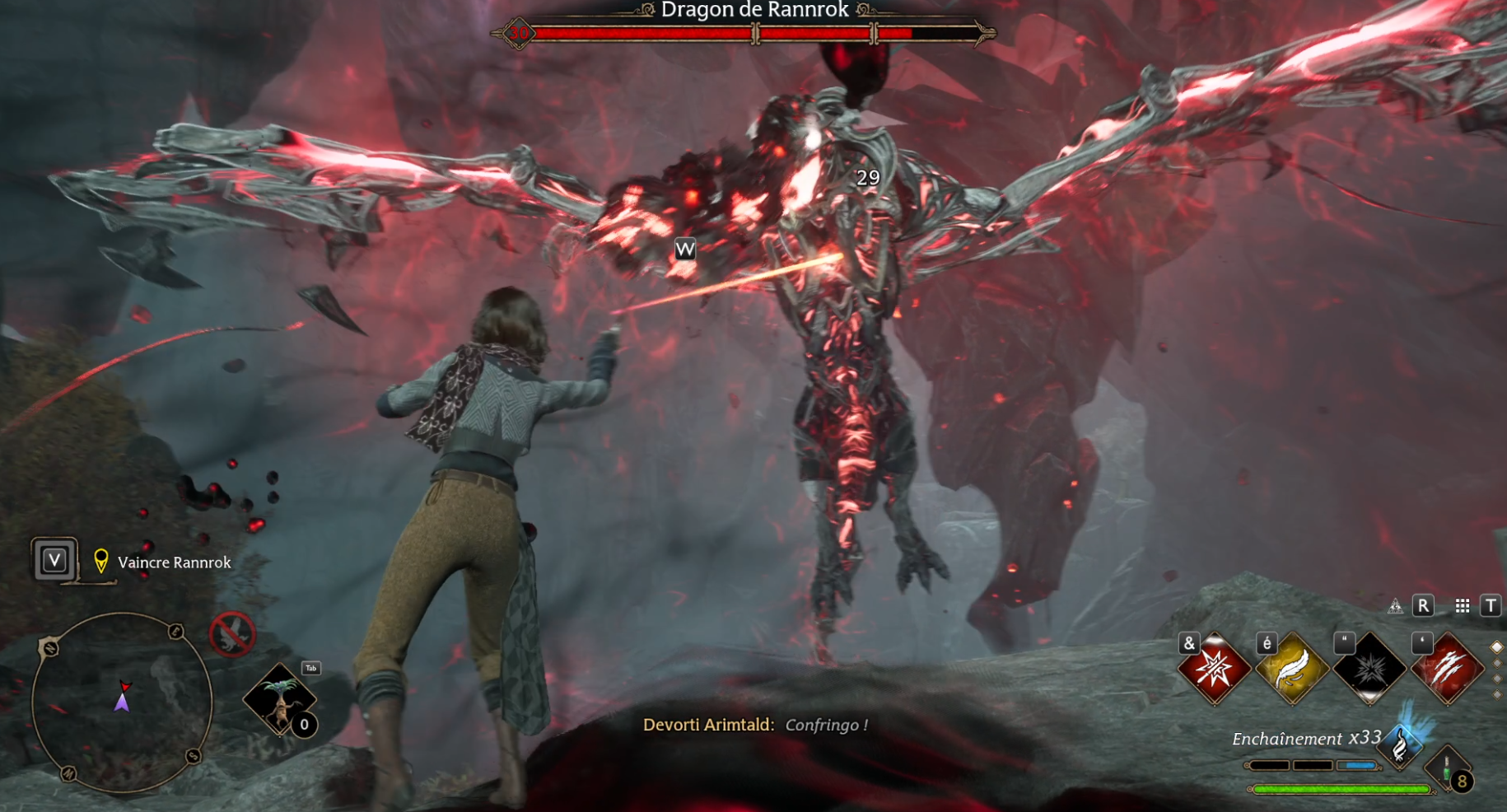Cast the red starburst wand spell
The height and width of the screenshot is (812, 1507).
[1215, 669]
